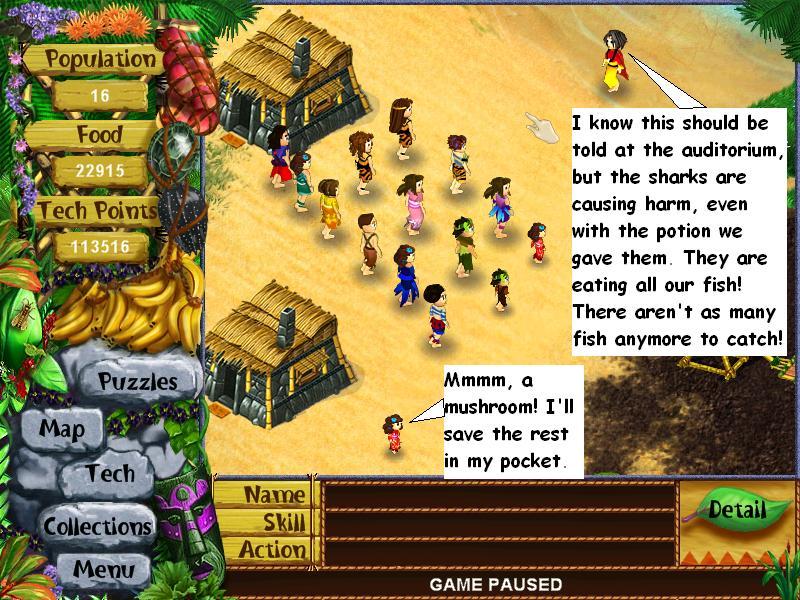800x600 pixels.
Task: View the Collections screen
Action: coord(97,526)
